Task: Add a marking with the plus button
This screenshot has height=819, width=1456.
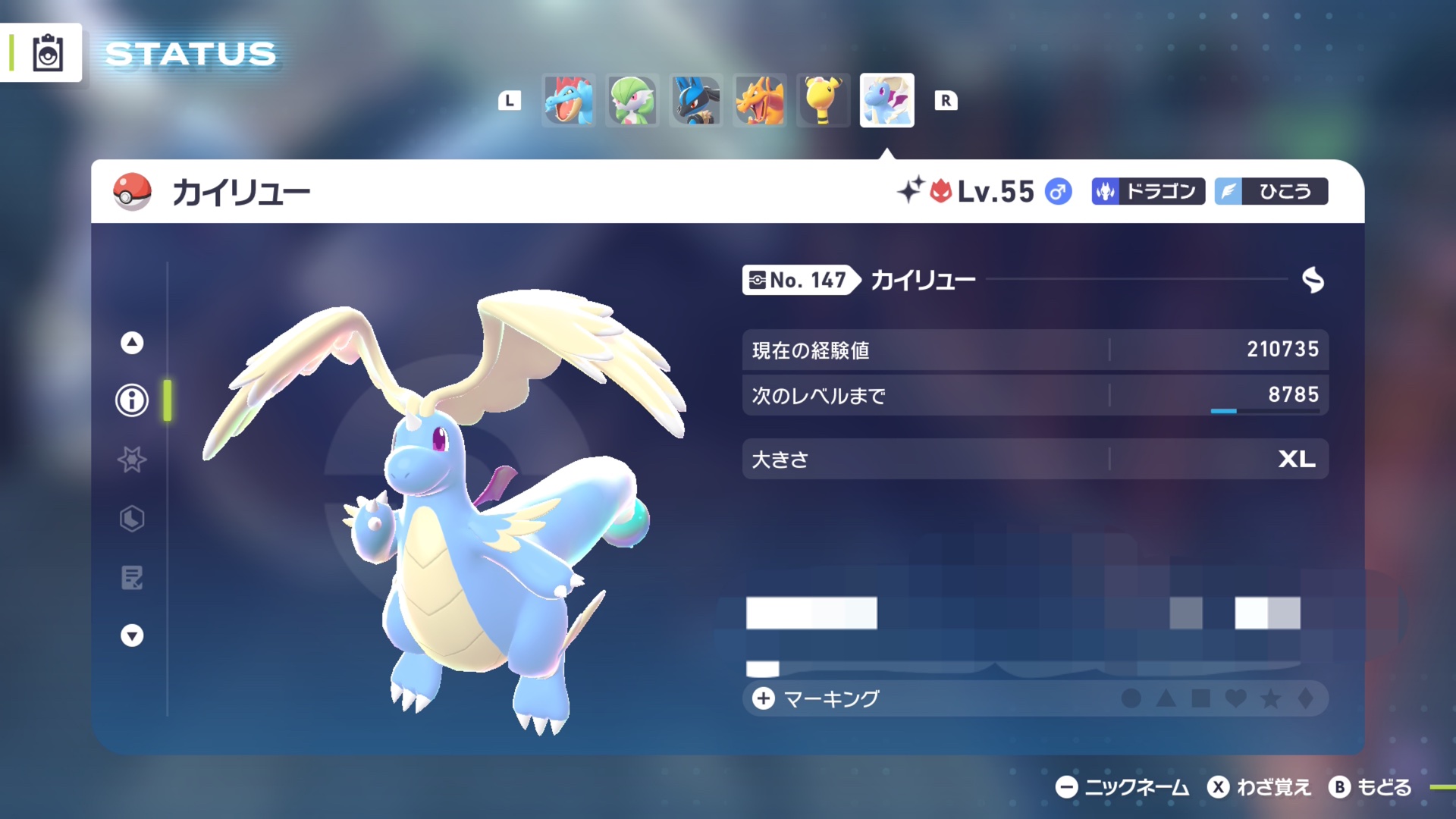Action: [x=764, y=698]
